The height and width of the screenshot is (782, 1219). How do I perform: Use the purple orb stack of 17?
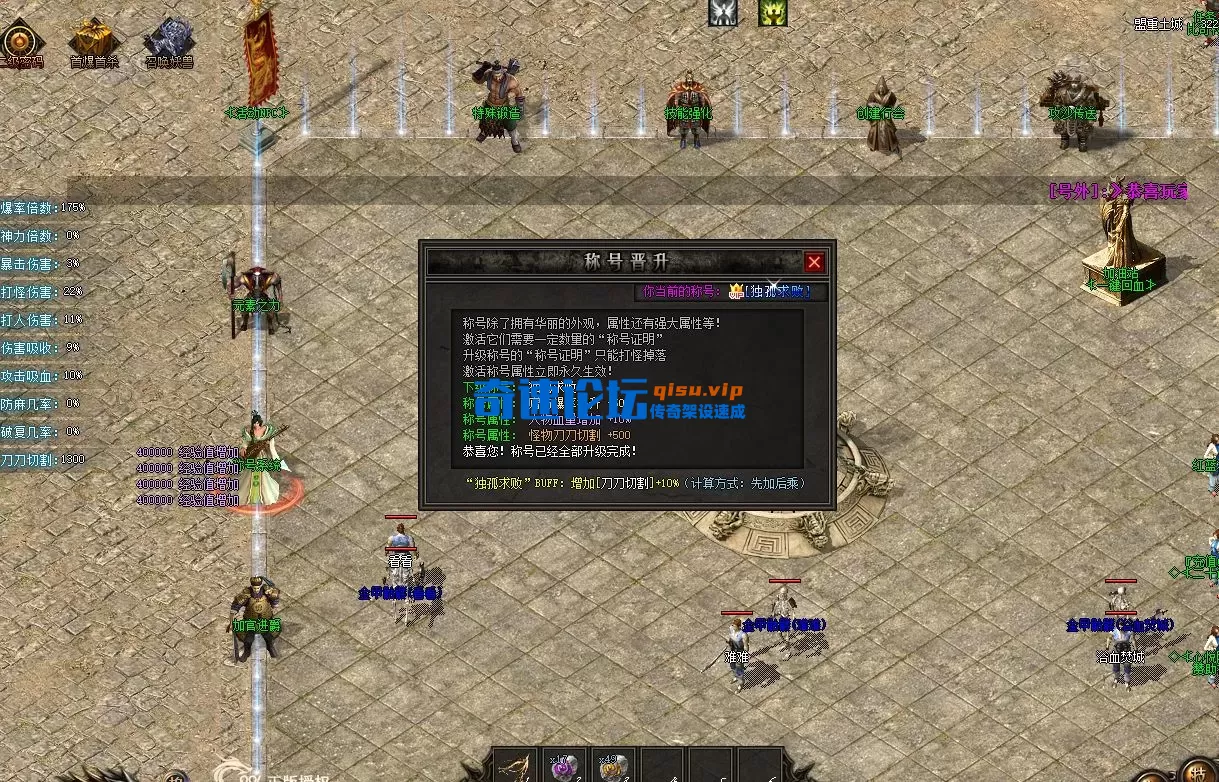(565, 767)
